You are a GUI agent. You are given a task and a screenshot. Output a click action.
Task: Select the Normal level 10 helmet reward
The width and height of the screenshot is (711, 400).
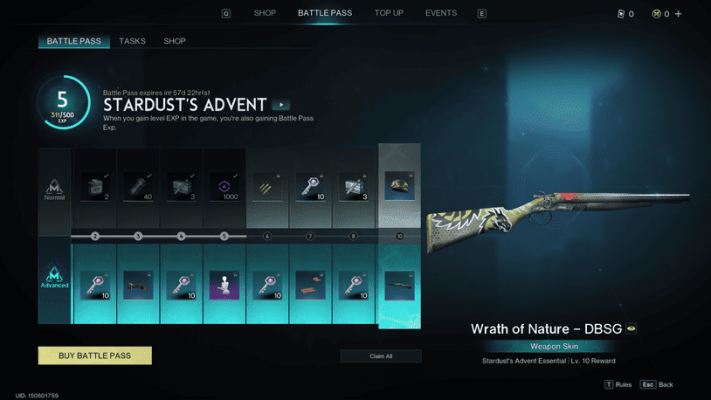click(399, 184)
